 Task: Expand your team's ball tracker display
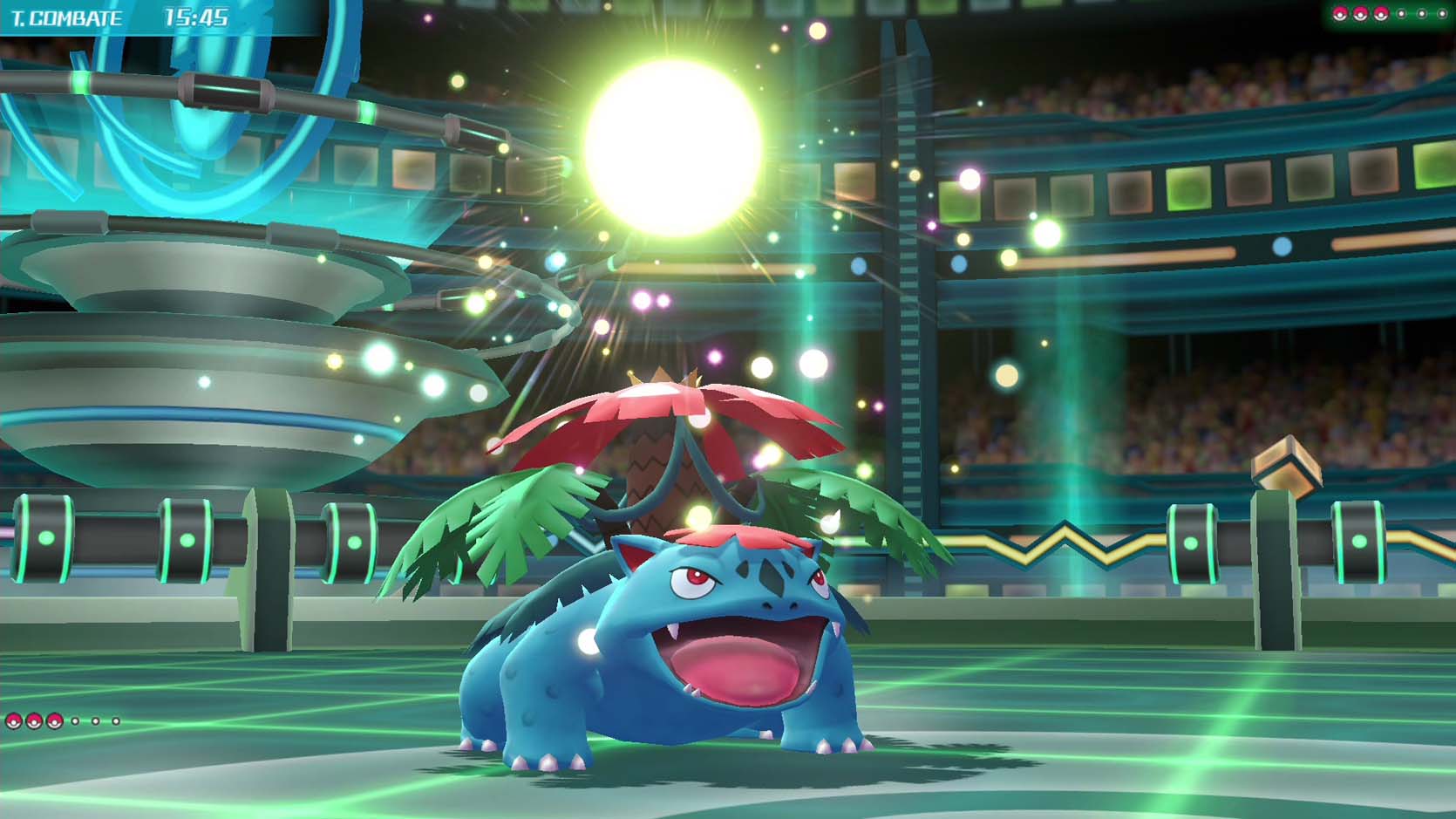pyautogui.click(x=65, y=721)
